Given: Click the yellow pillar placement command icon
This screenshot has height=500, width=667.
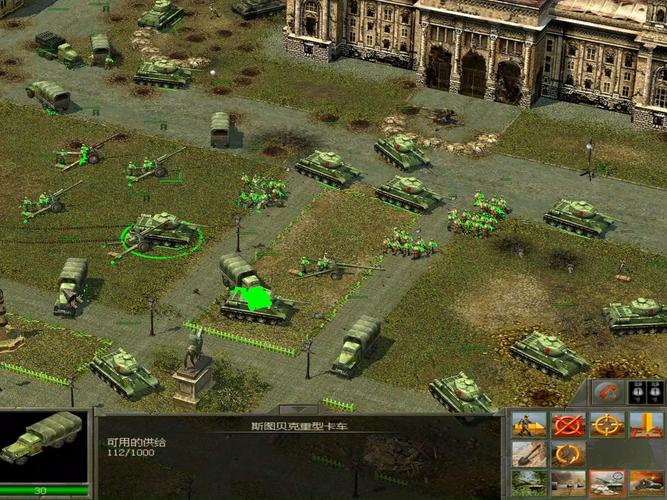Looking at the screenshot, I should (646, 425).
